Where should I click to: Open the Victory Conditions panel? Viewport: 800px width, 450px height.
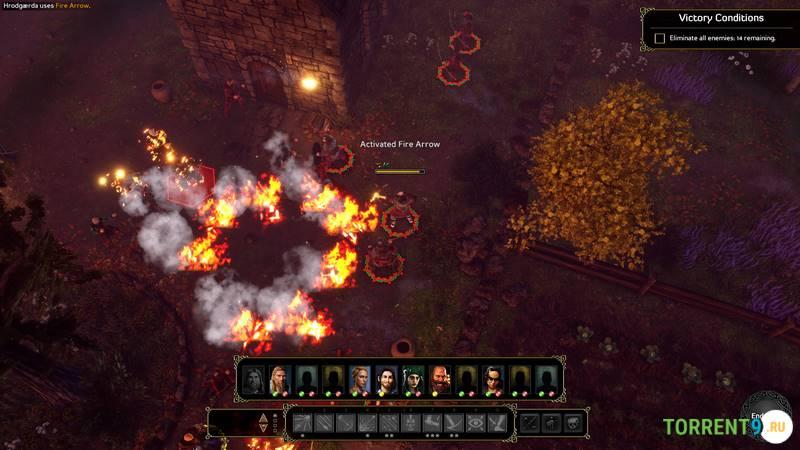click(720, 18)
